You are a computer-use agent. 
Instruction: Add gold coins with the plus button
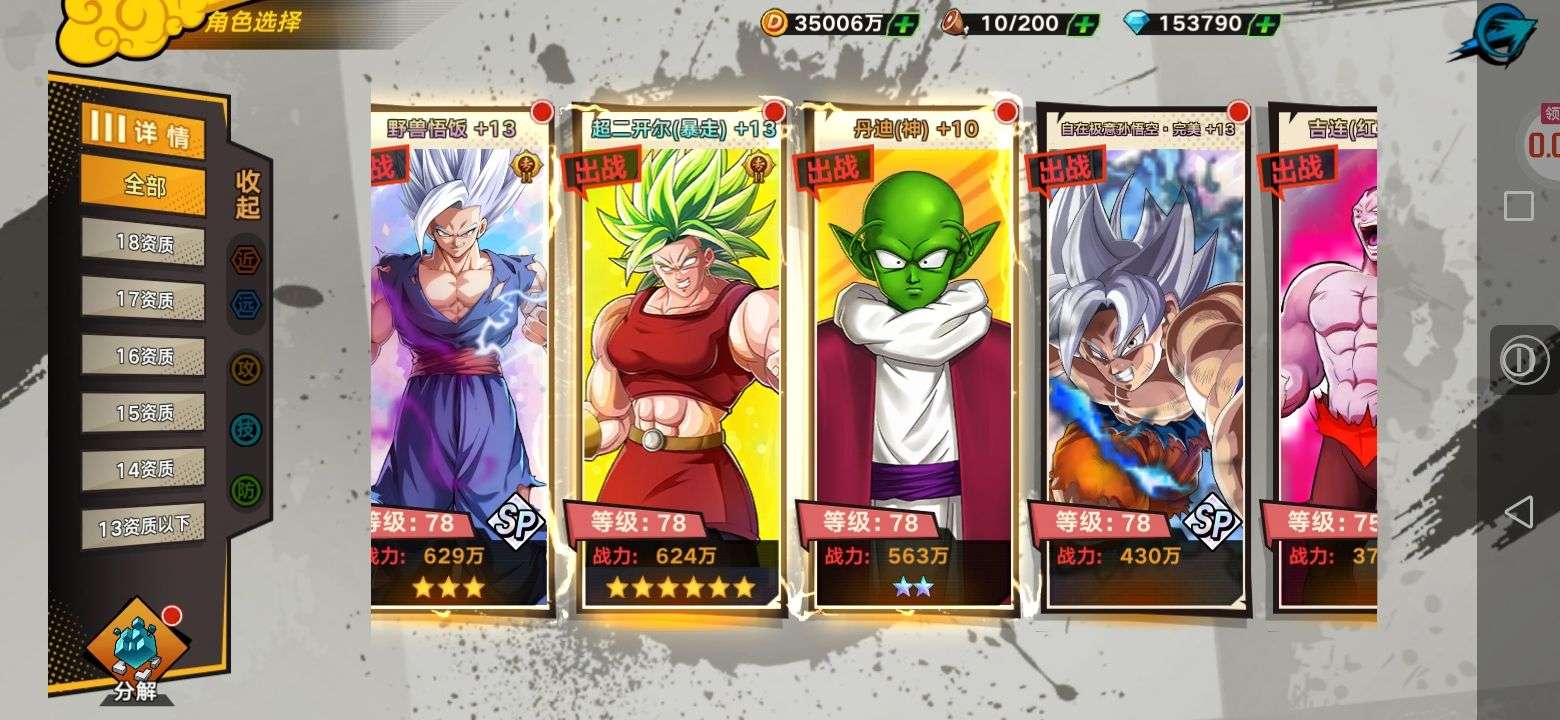point(902,23)
